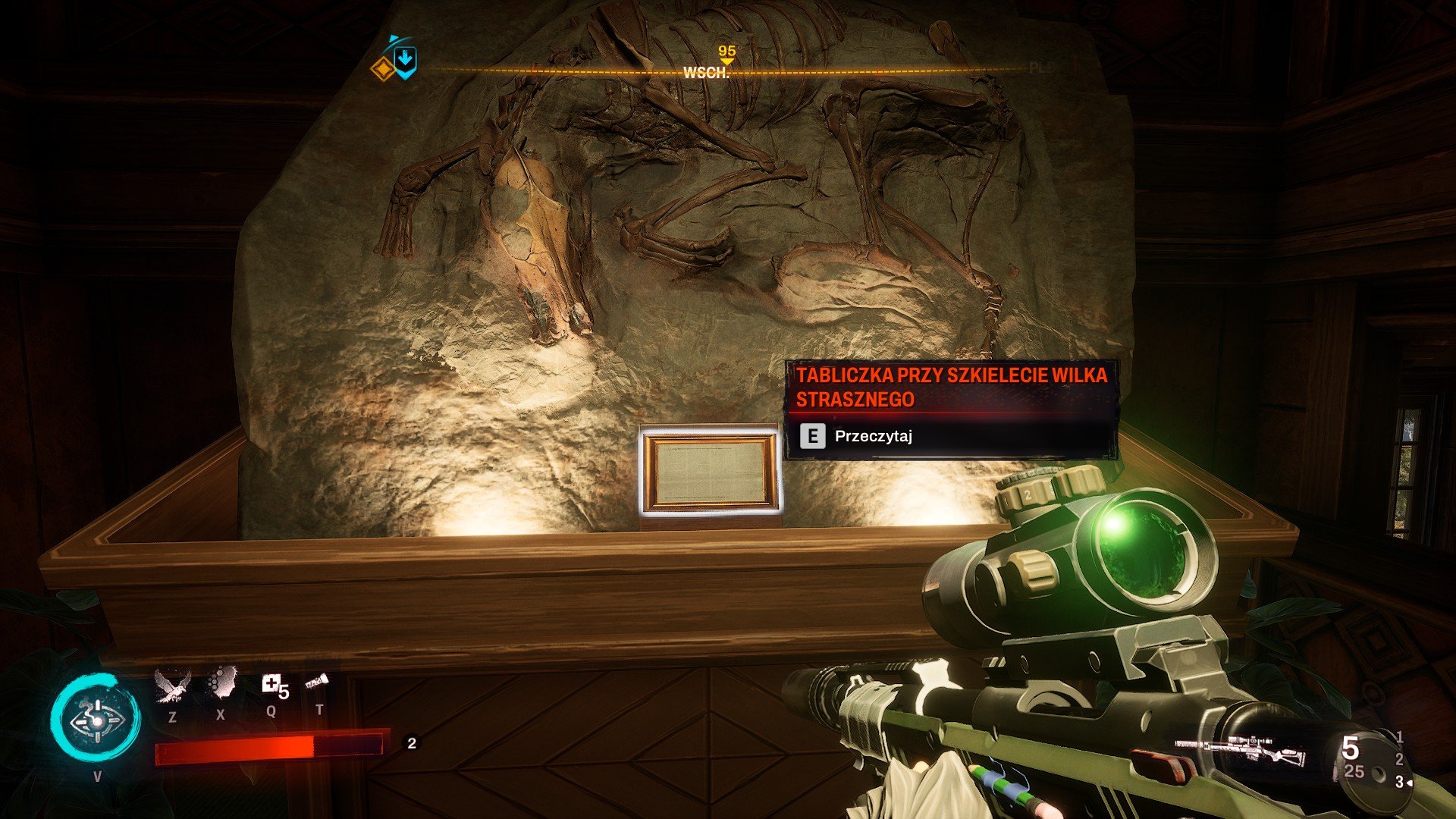Click the WSCH. heading on the compass
Screen dimensions: 1456x819
706,74
